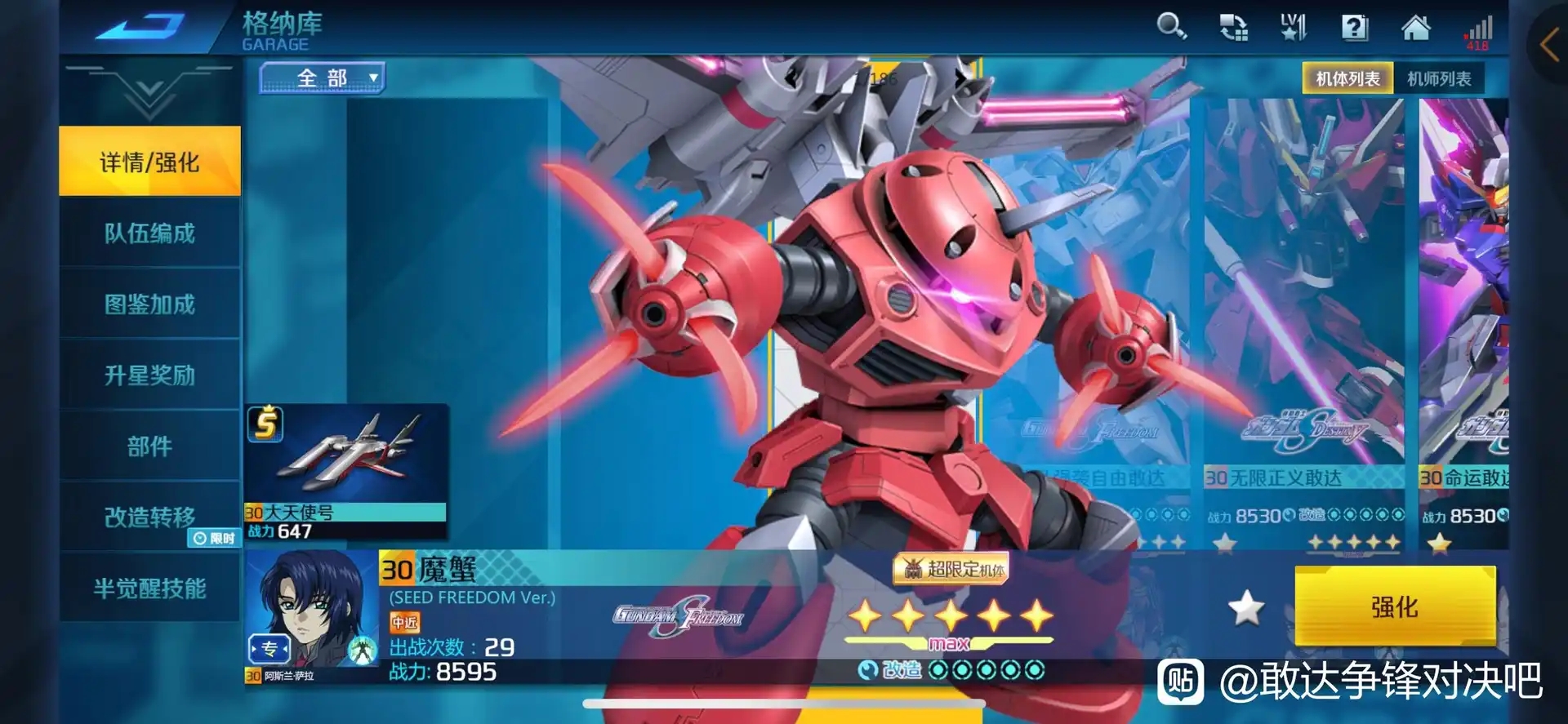The width and height of the screenshot is (1568, 724).
Task: Switch to the 机师列表 tab
Action: click(1439, 78)
